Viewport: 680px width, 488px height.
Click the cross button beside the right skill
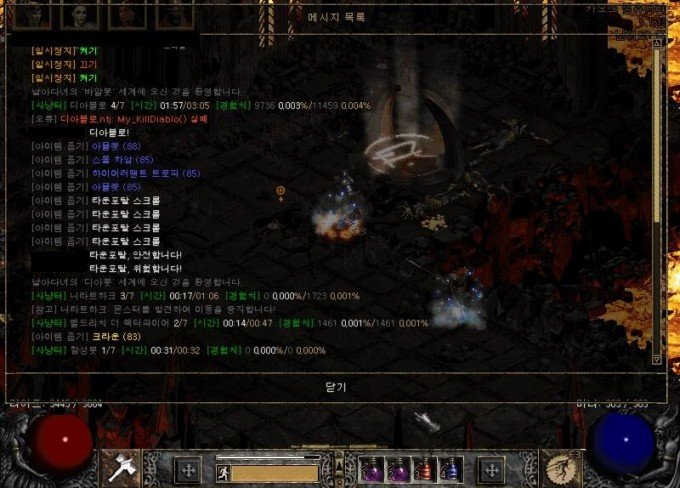coord(492,470)
